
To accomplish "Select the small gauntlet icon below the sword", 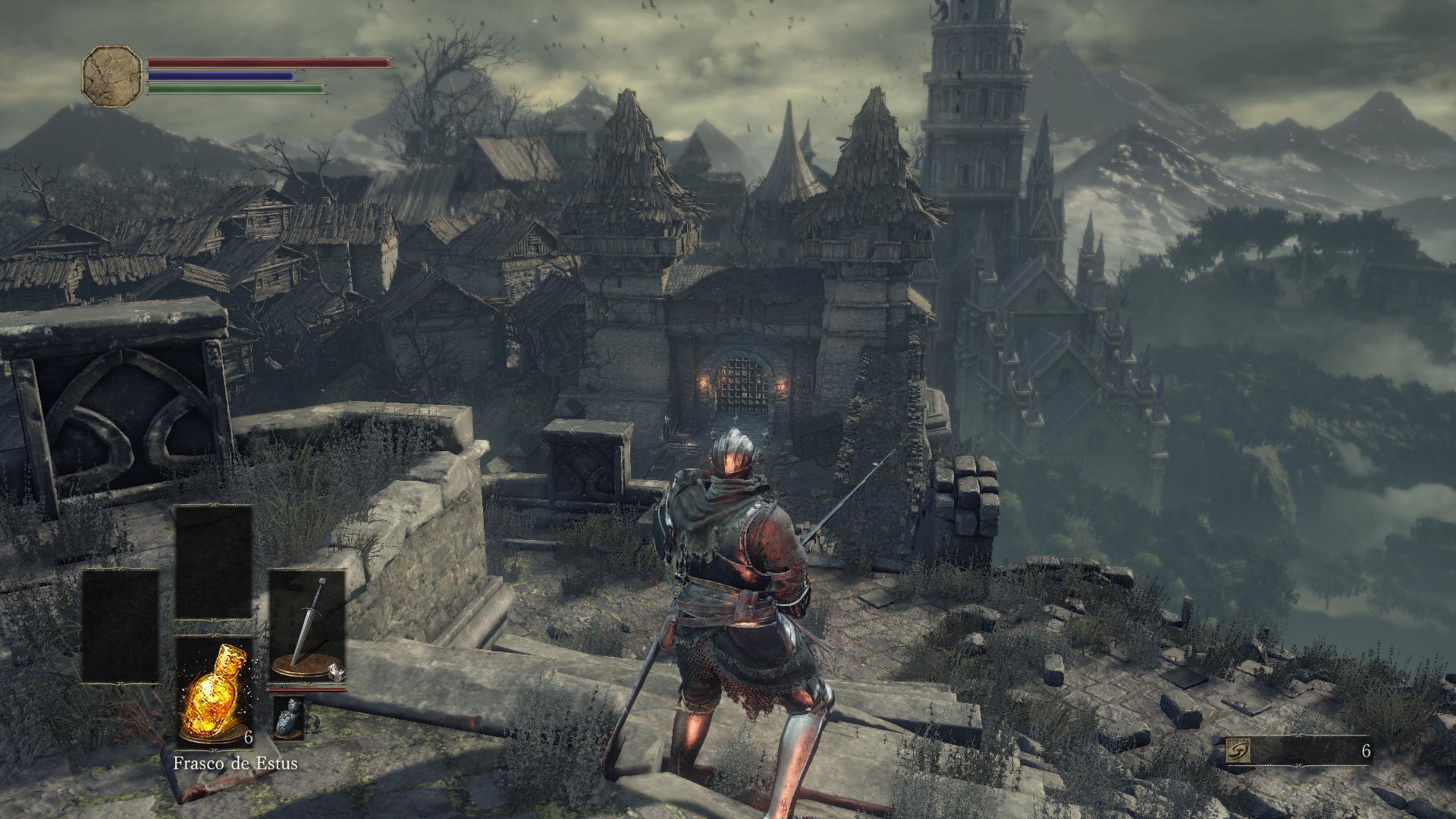I will point(288,718).
